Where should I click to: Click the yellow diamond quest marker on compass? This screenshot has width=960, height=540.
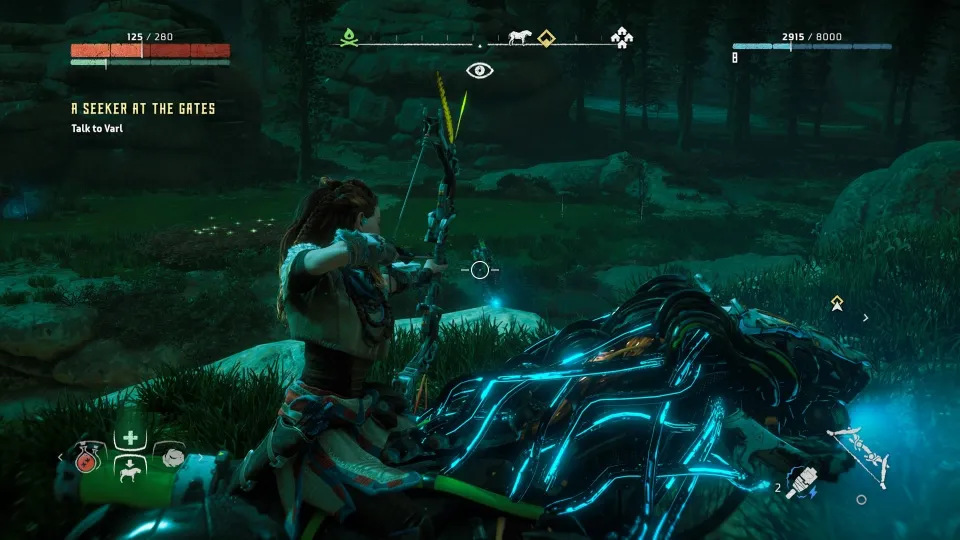tap(545, 39)
